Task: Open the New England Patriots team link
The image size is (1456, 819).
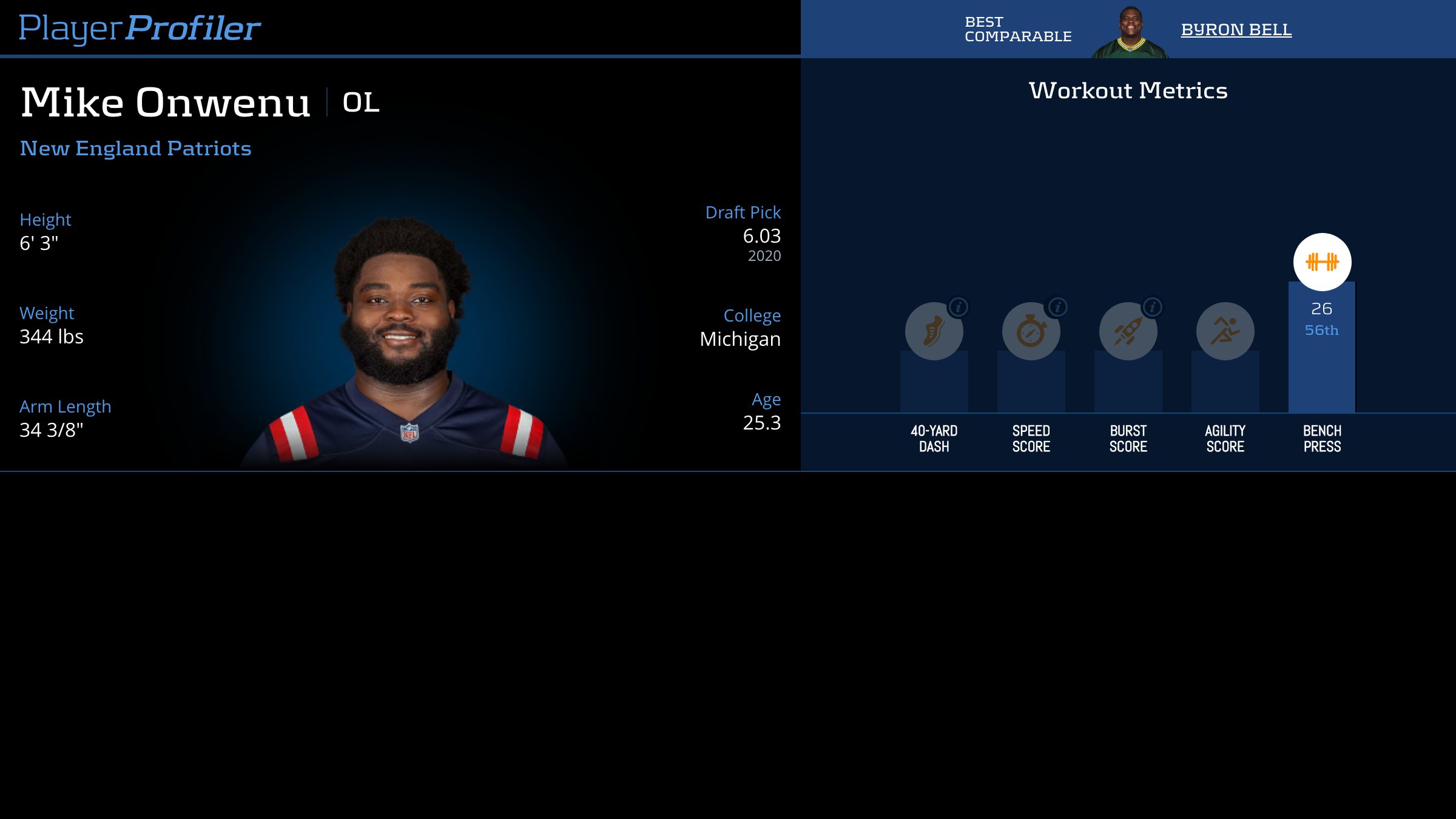Action: coord(135,149)
